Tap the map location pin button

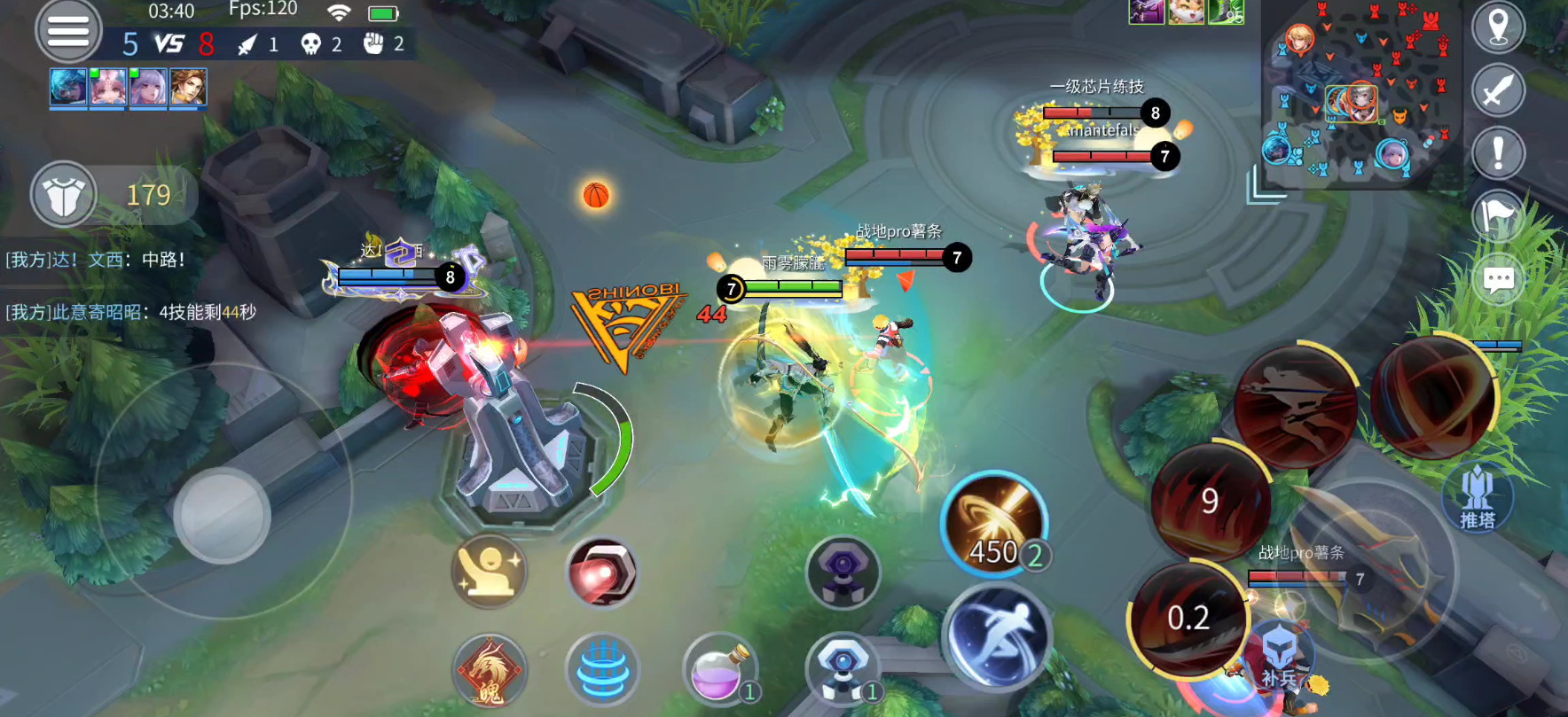1498,27
